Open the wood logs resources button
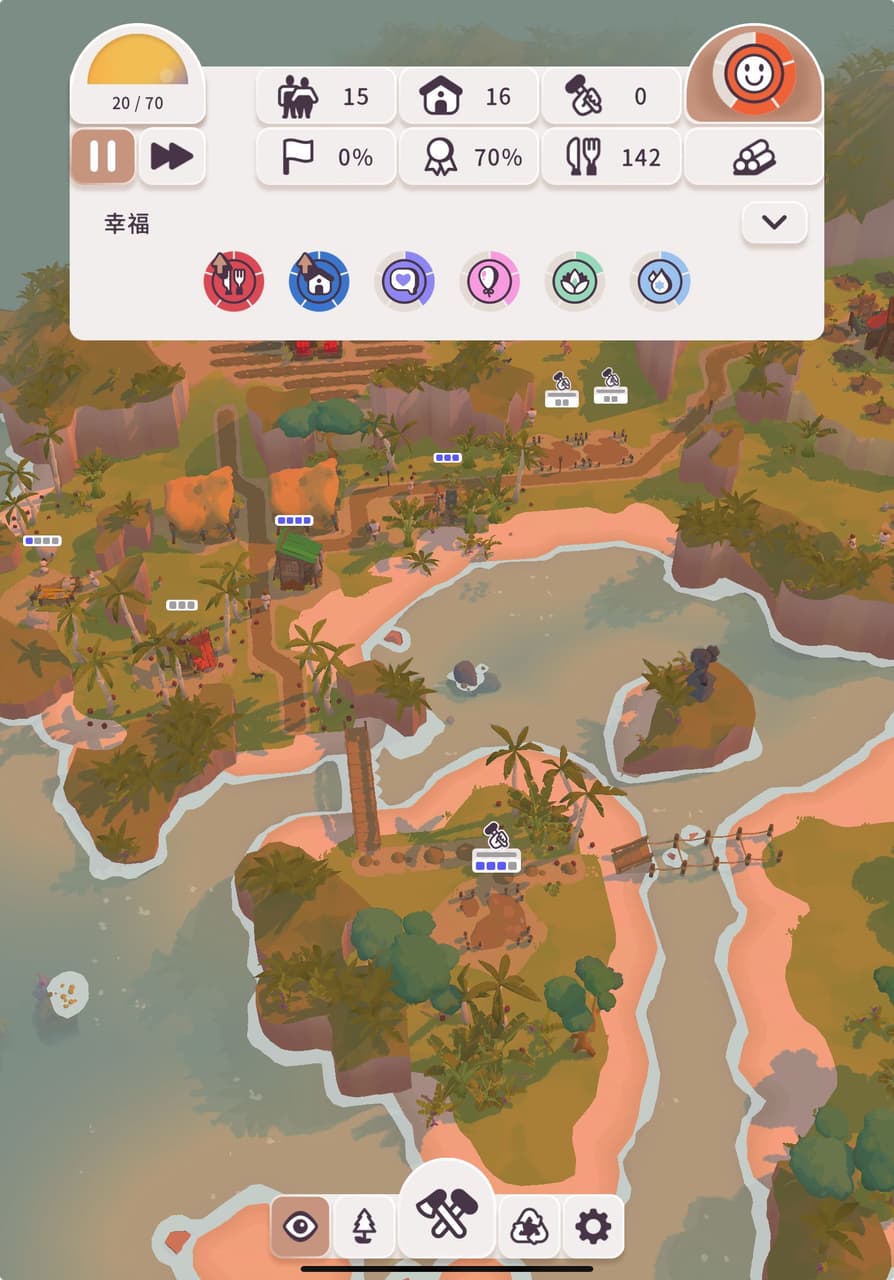Image resolution: width=894 pixels, height=1280 pixels. tap(753, 157)
